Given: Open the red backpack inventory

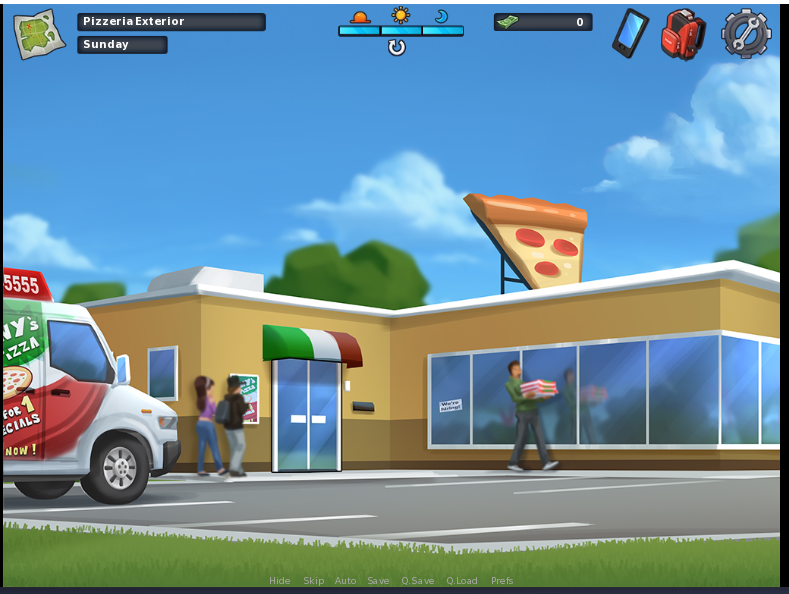Looking at the screenshot, I should [683, 34].
